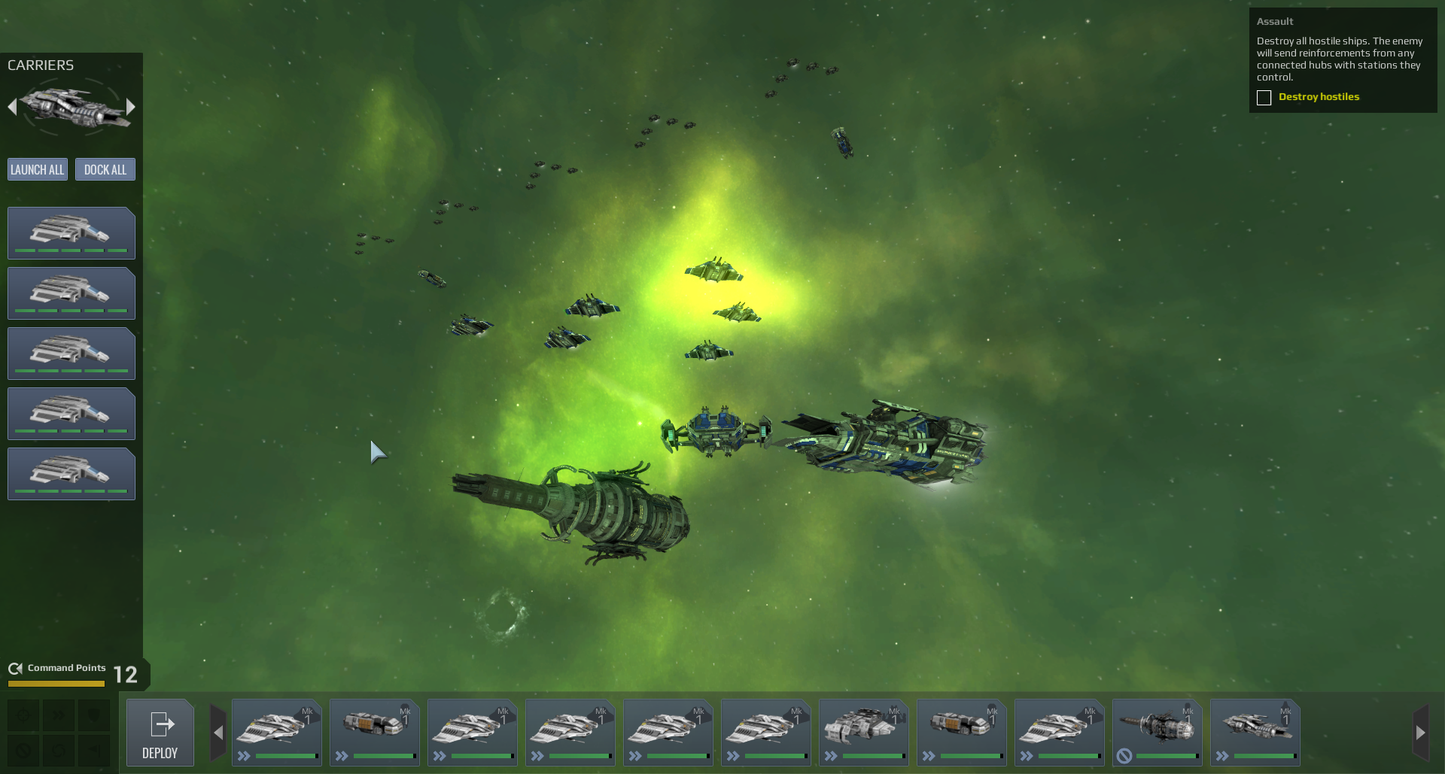Click the next carrier arrow in Carriers panel
The width and height of the screenshot is (1445, 774).
pos(131,105)
